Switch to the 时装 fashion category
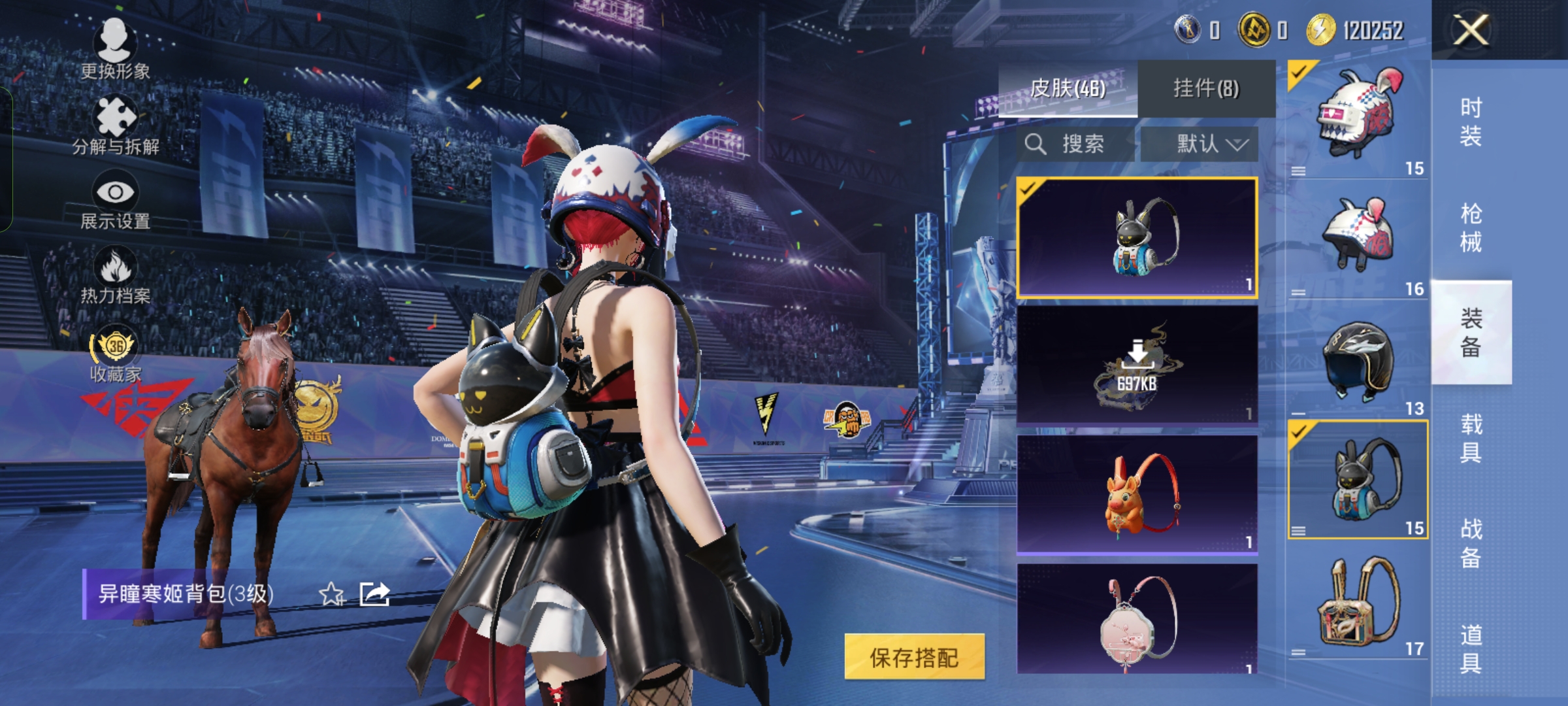 coord(1471,122)
